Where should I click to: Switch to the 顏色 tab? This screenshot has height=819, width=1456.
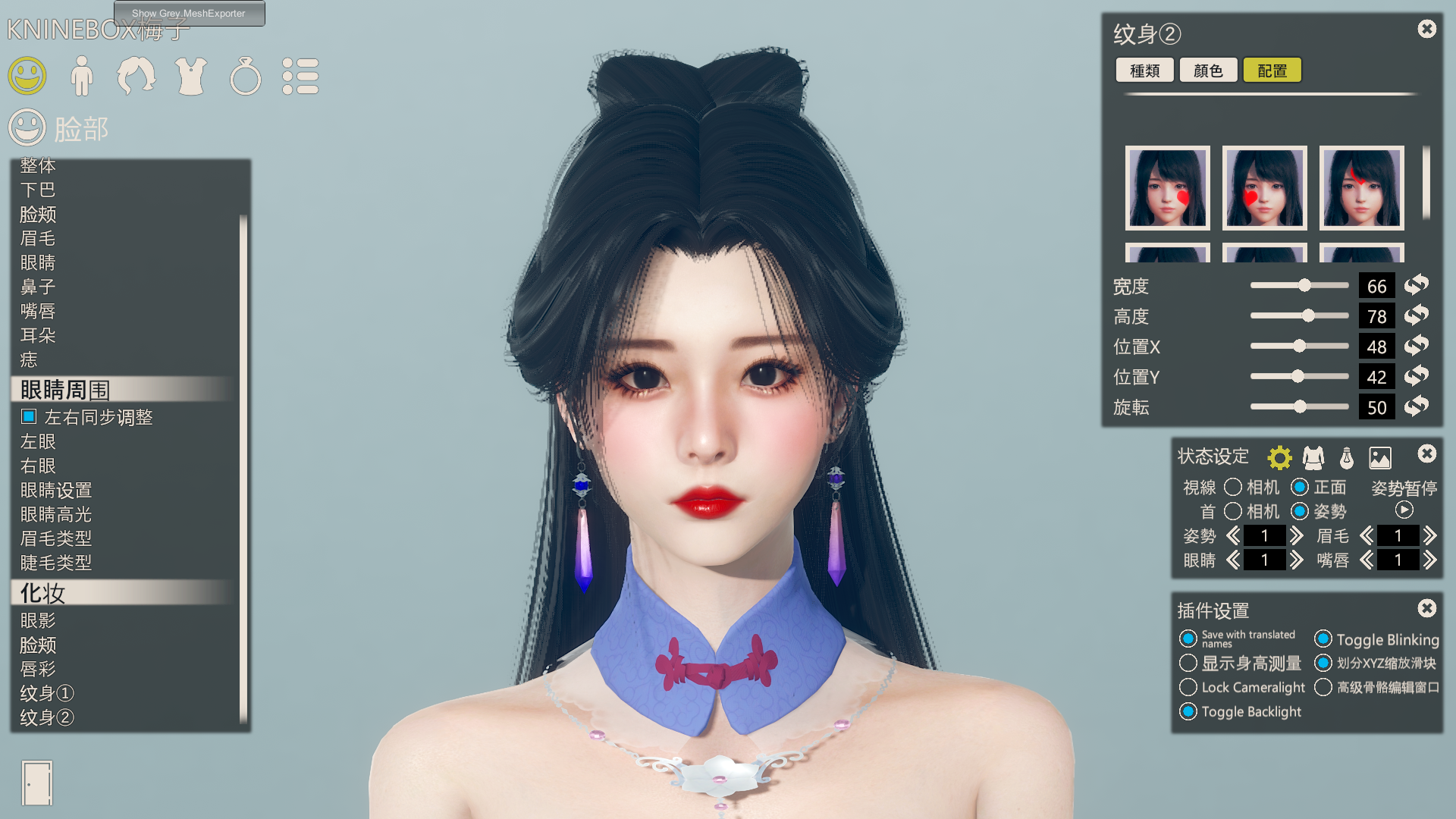[1208, 71]
